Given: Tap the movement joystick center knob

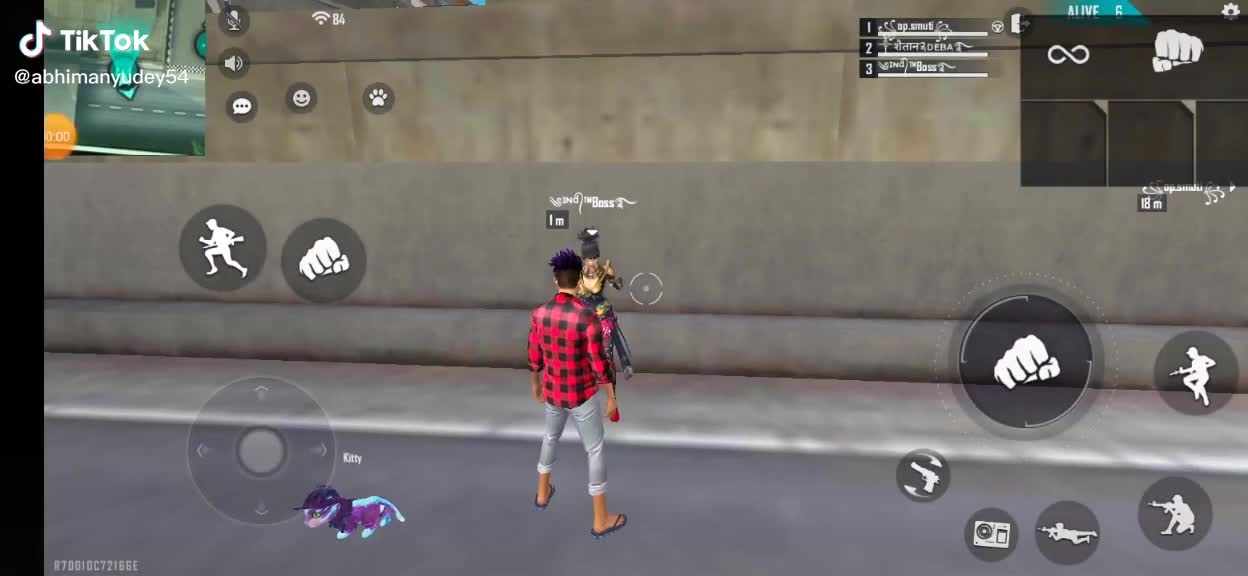Looking at the screenshot, I should [x=261, y=451].
